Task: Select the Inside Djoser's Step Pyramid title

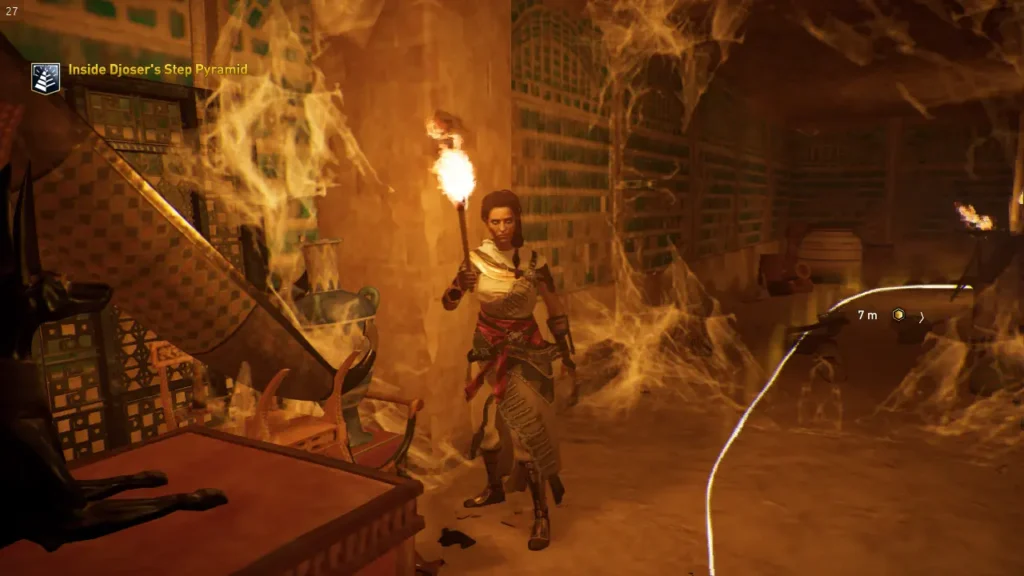Action: click(157, 70)
